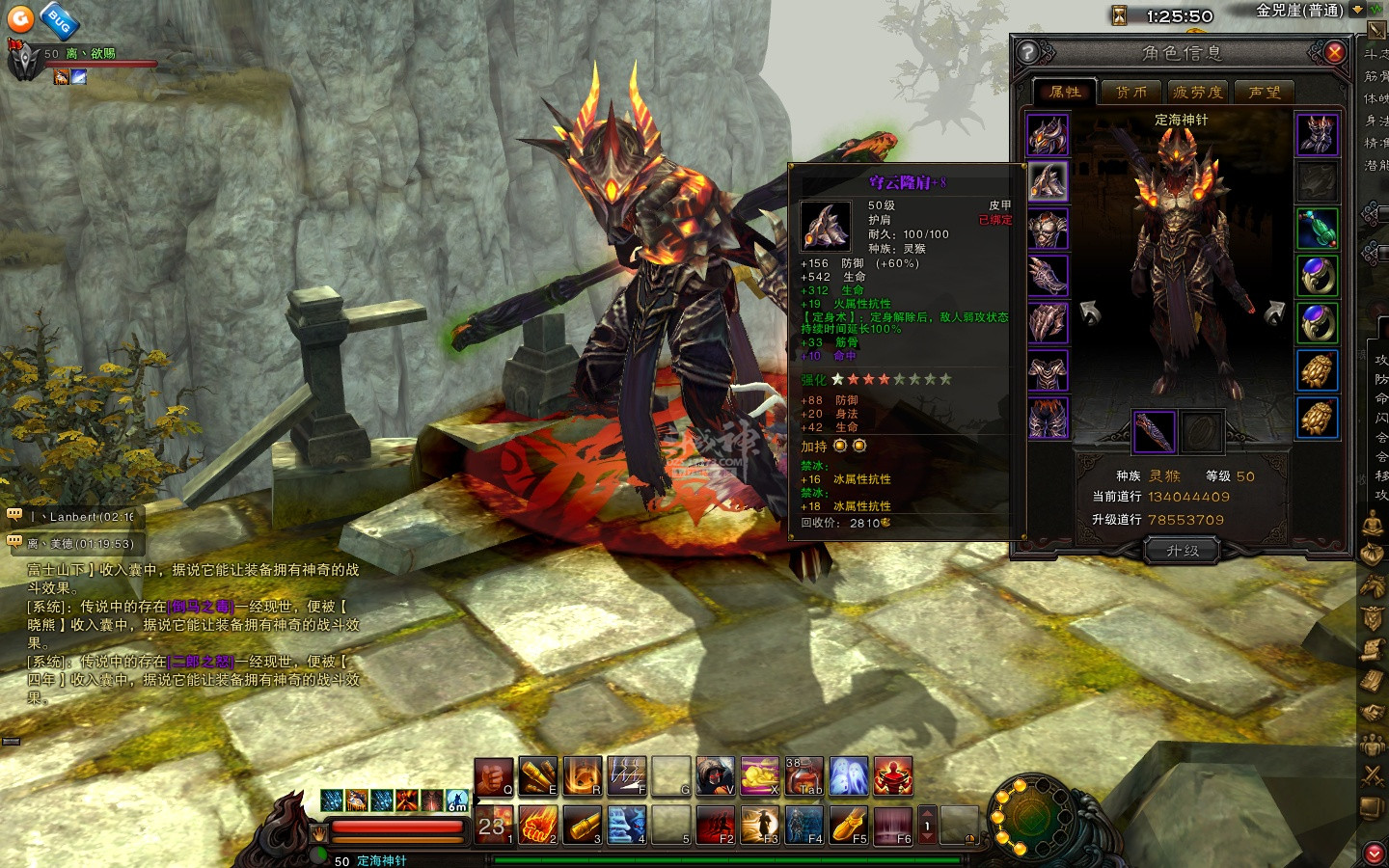Click the blue BUG report icon
This screenshot has width=1389, height=868.
[x=59, y=20]
